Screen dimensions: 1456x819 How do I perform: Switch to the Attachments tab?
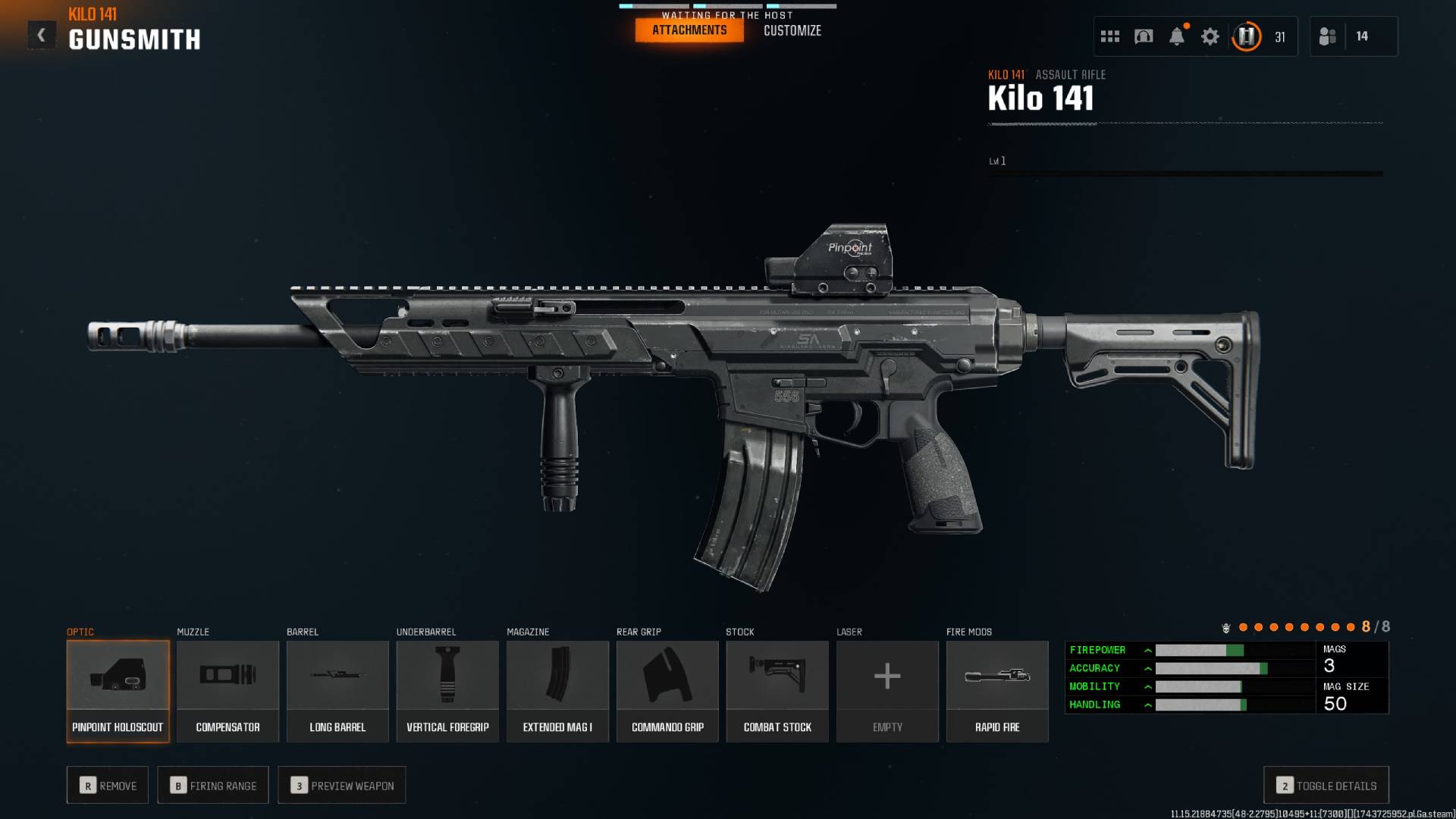(x=689, y=30)
